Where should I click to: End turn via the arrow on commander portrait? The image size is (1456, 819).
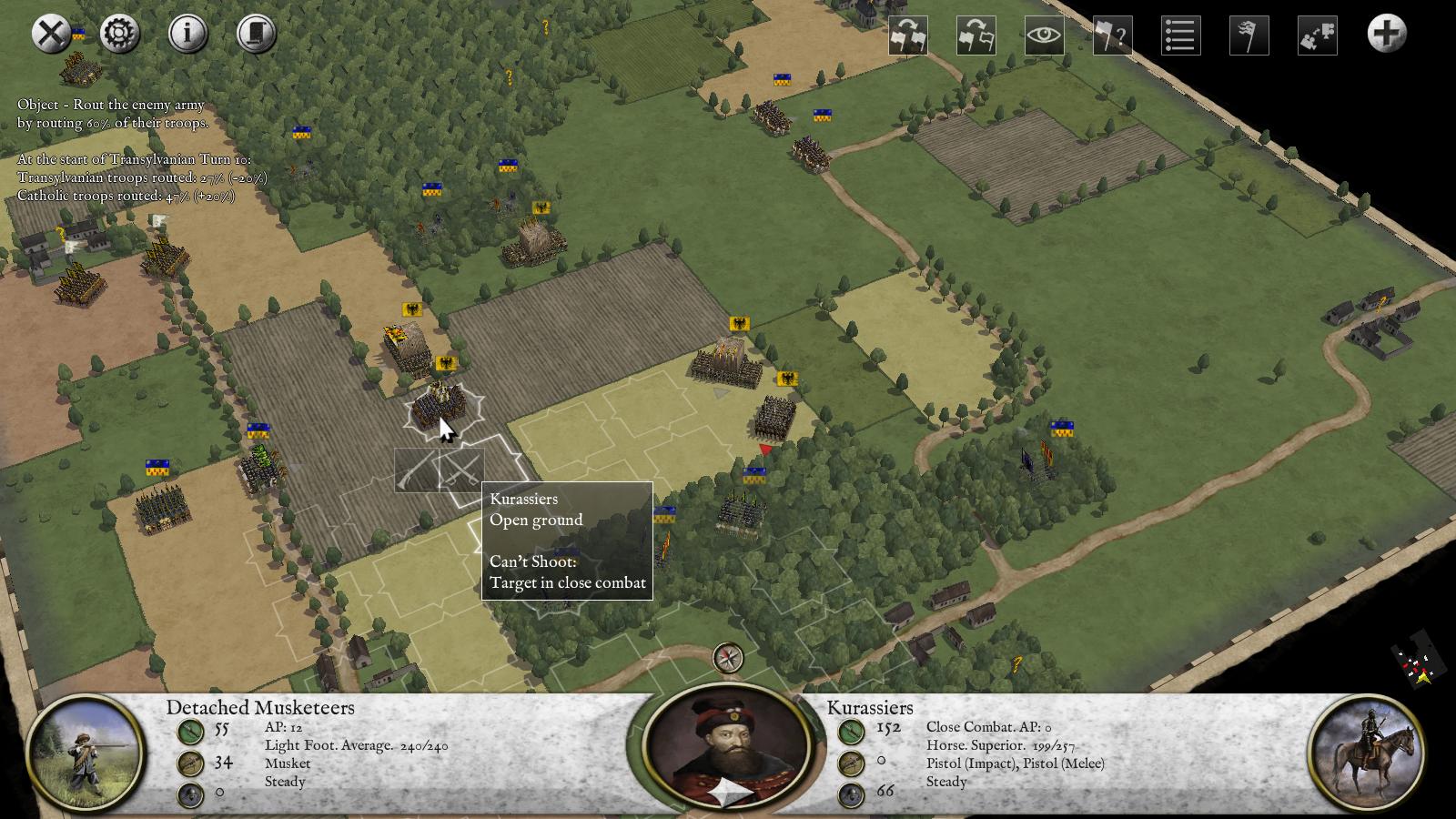[x=730, y=794]
